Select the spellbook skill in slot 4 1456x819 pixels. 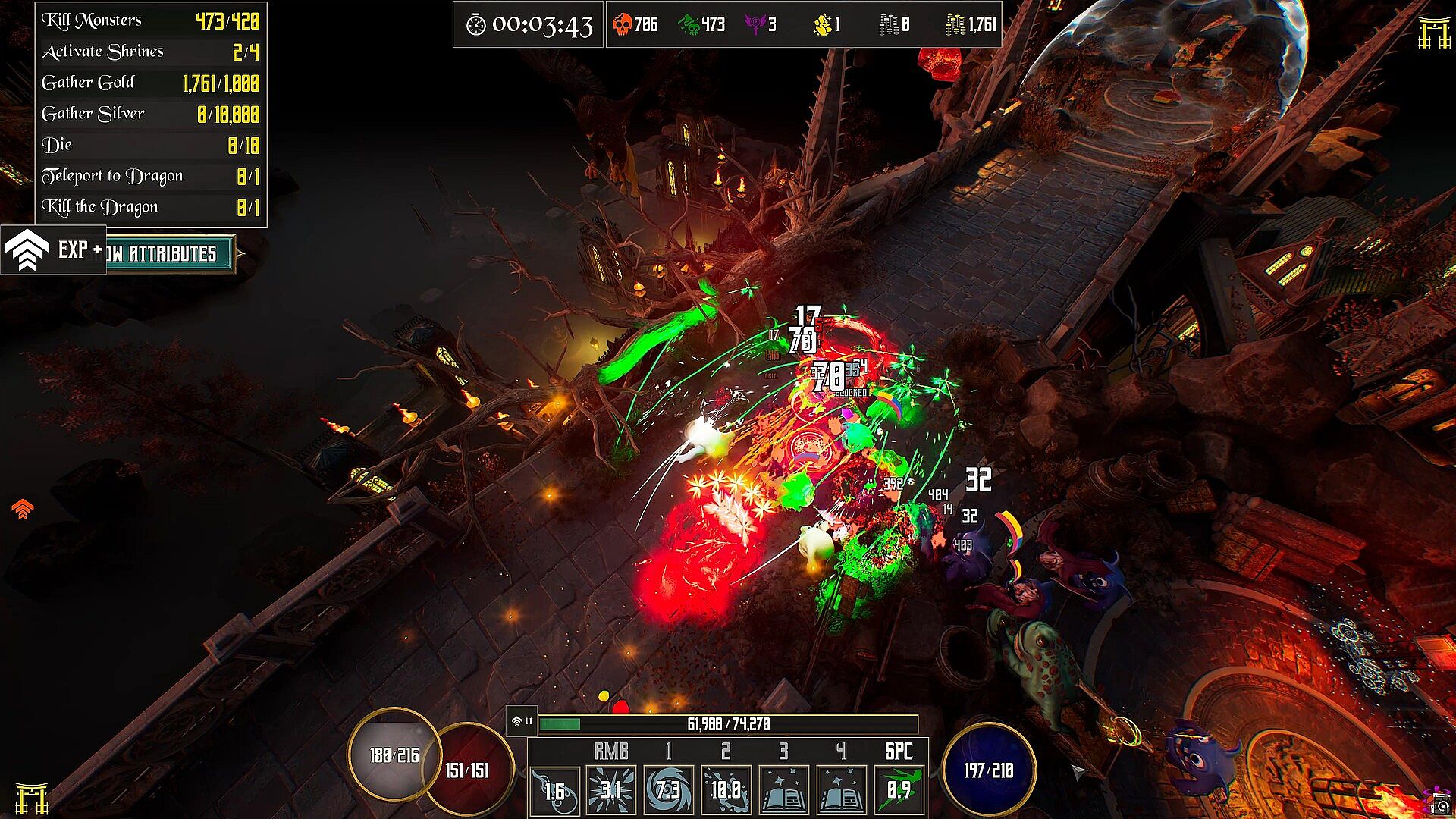click(841, 791)
